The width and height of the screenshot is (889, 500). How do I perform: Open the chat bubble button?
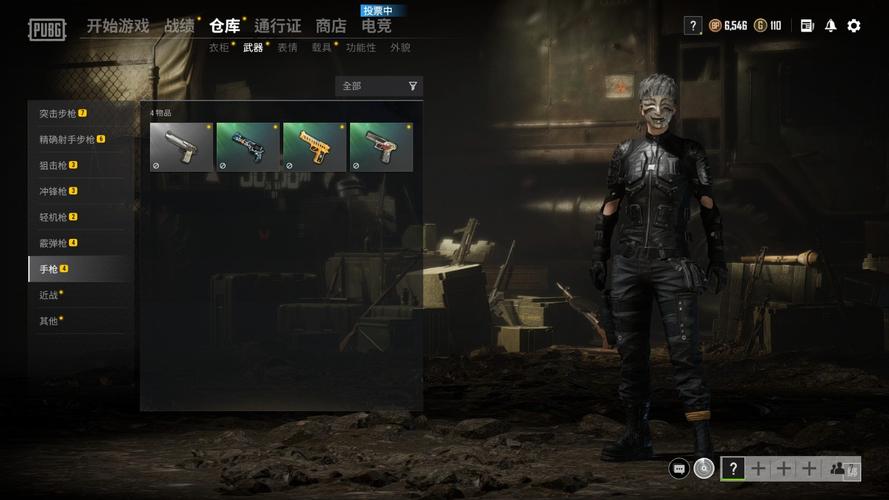pyautogui.click(x=679, y=468)
